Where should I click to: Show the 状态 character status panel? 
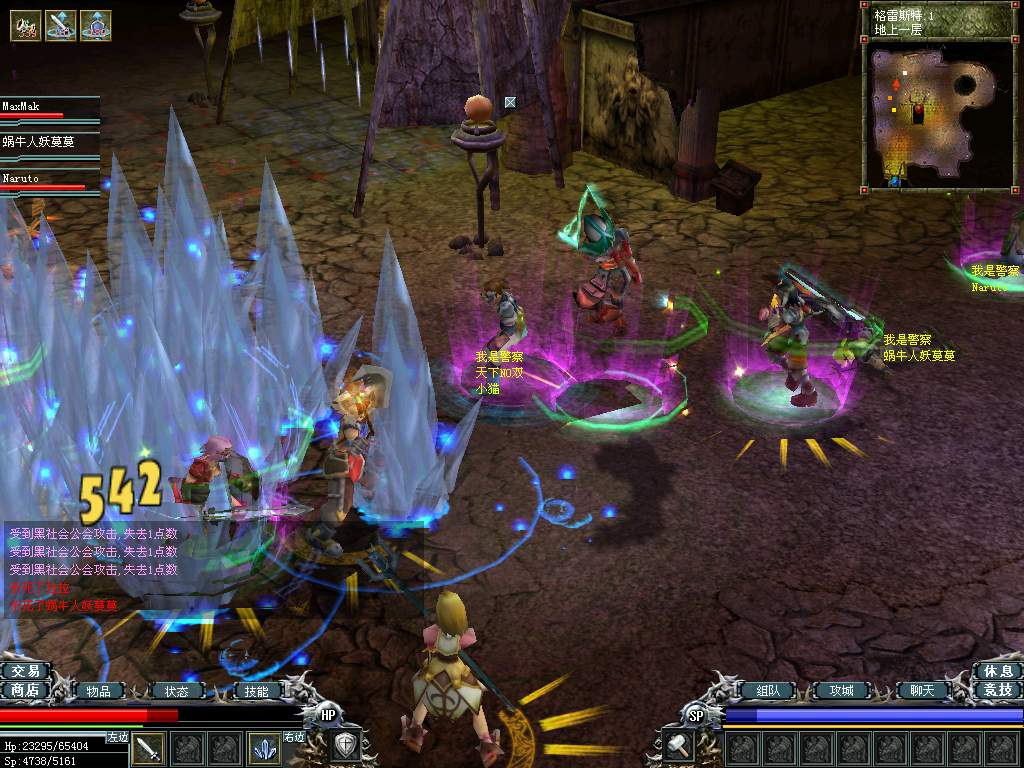tap(177, 691)
